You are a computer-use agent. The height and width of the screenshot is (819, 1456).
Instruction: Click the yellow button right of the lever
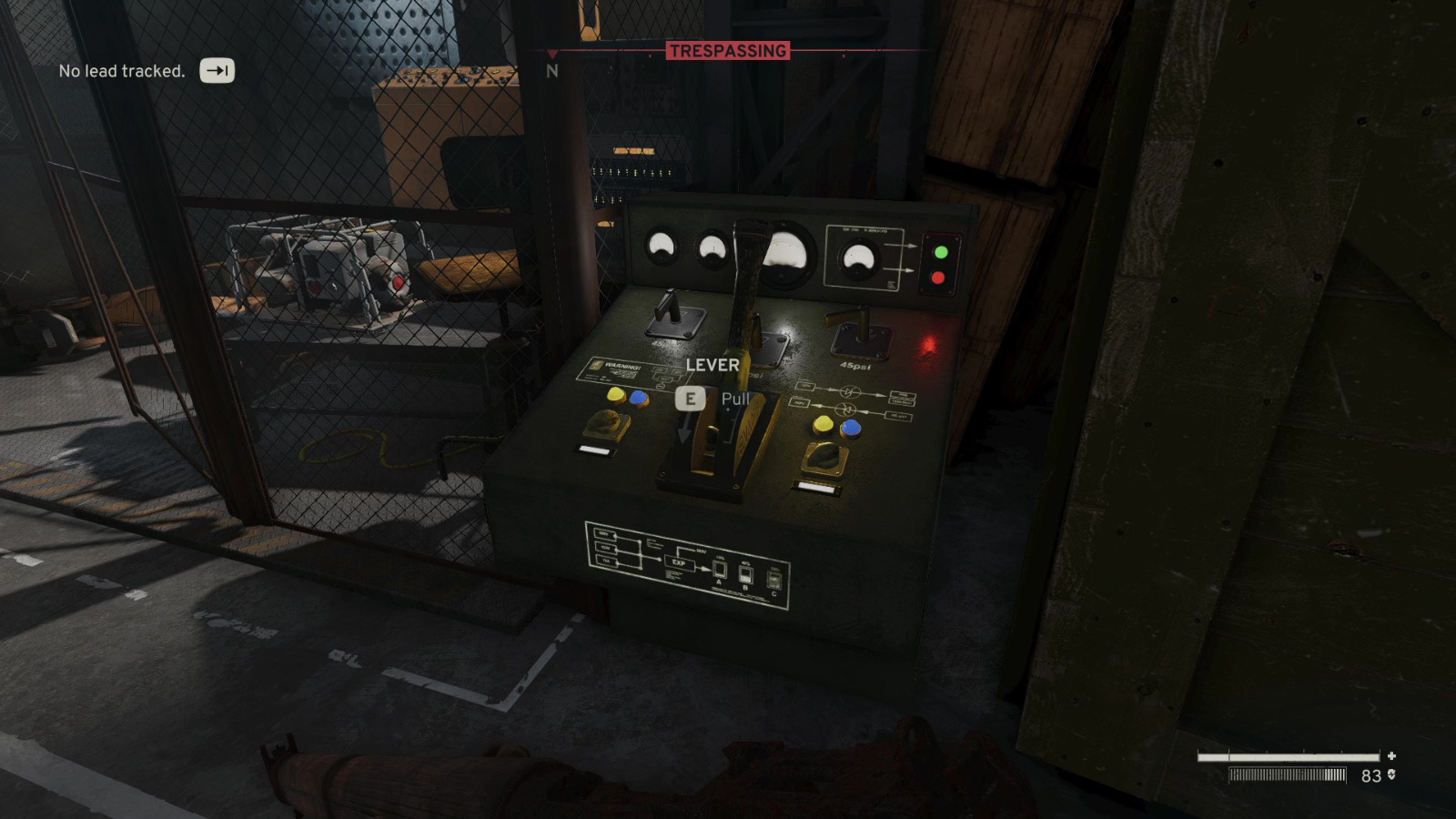[822, 423]
